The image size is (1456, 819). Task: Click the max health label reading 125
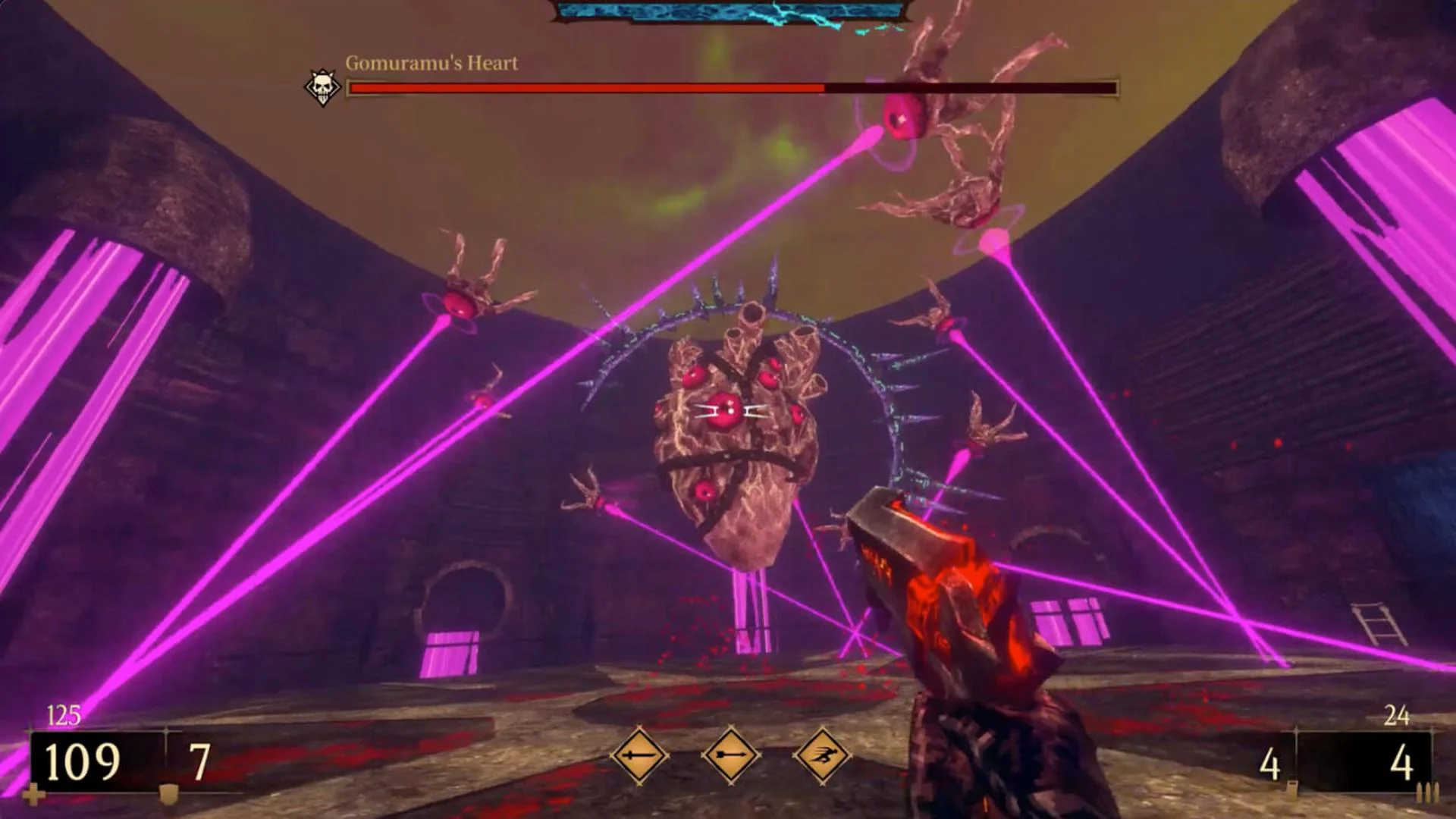(64, 714)
